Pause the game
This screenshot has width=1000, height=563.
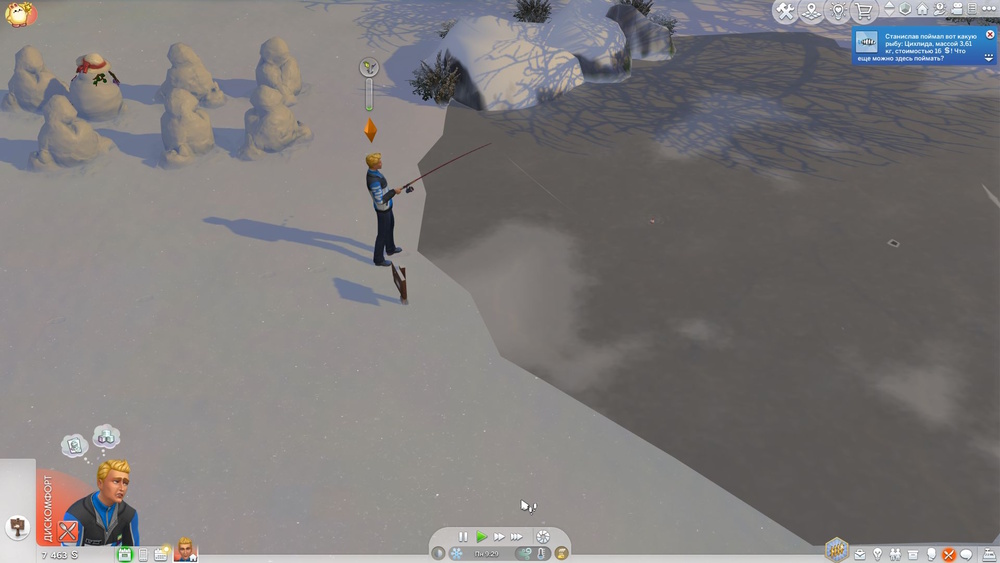463,537
